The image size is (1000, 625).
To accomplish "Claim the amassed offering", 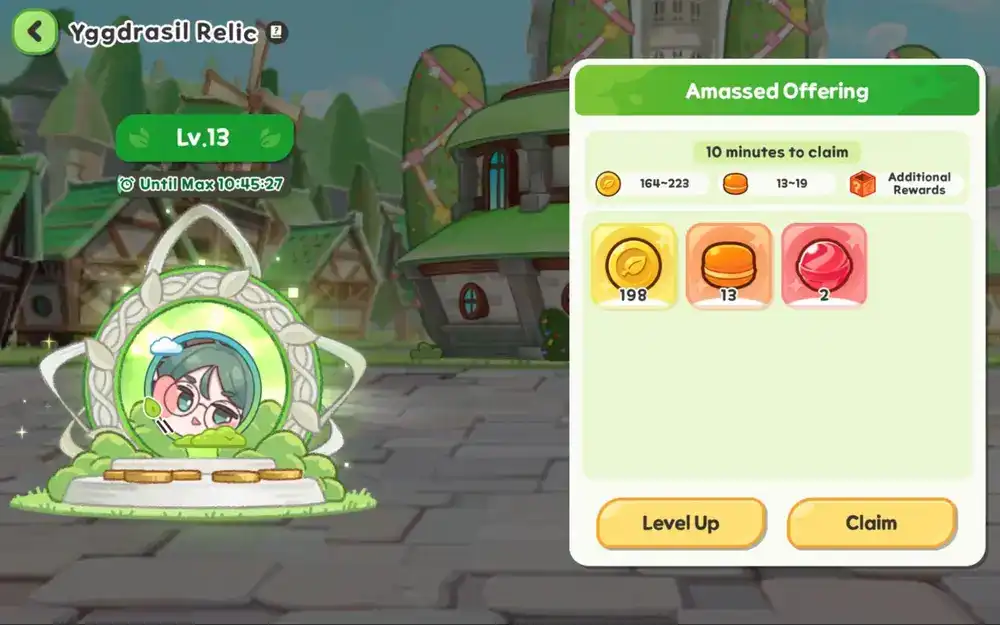I will (x=871, y=523).
